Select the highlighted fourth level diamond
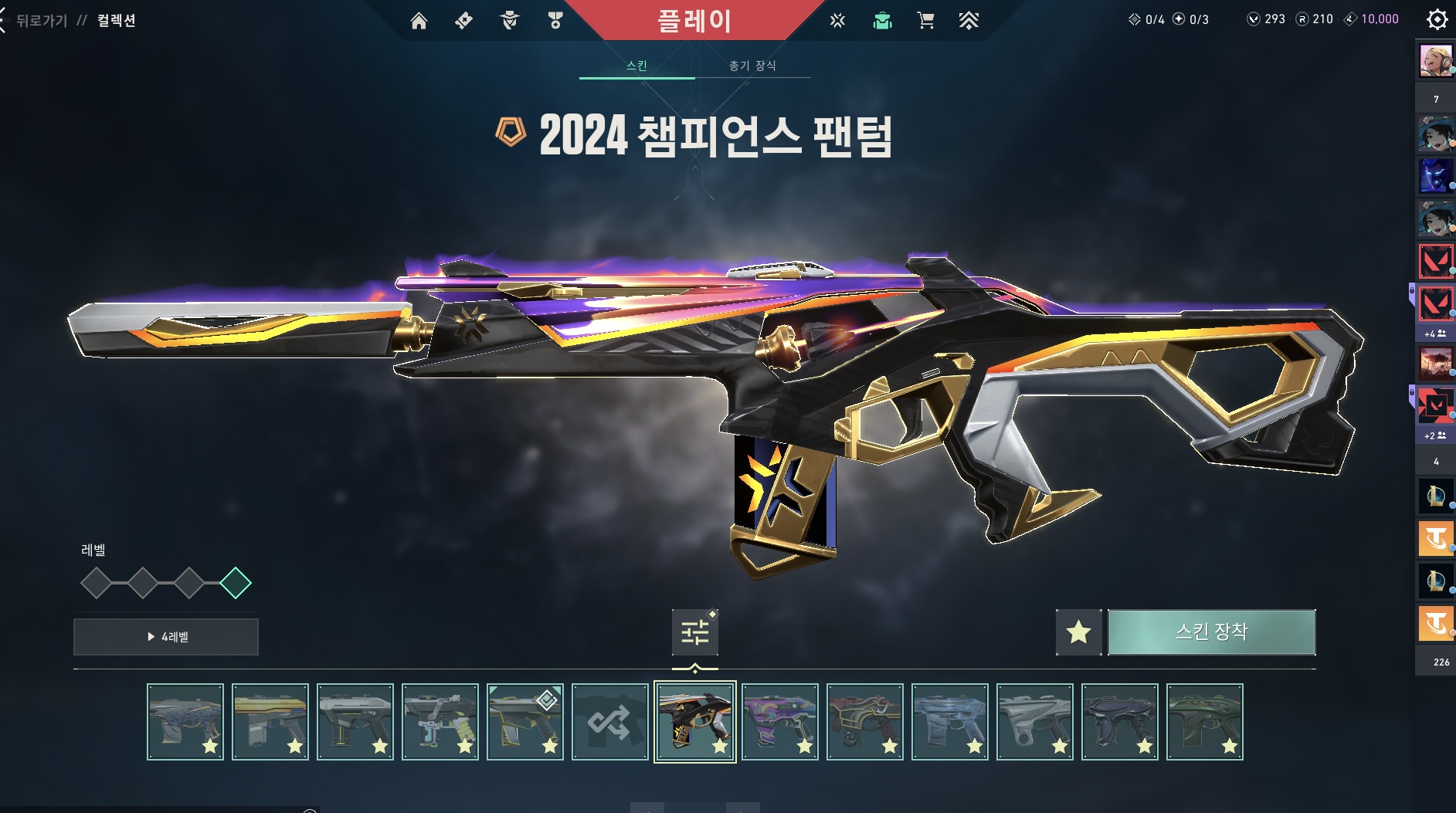Image resolution: width=1456 pixels, height=813 pixels. [236, 583]
